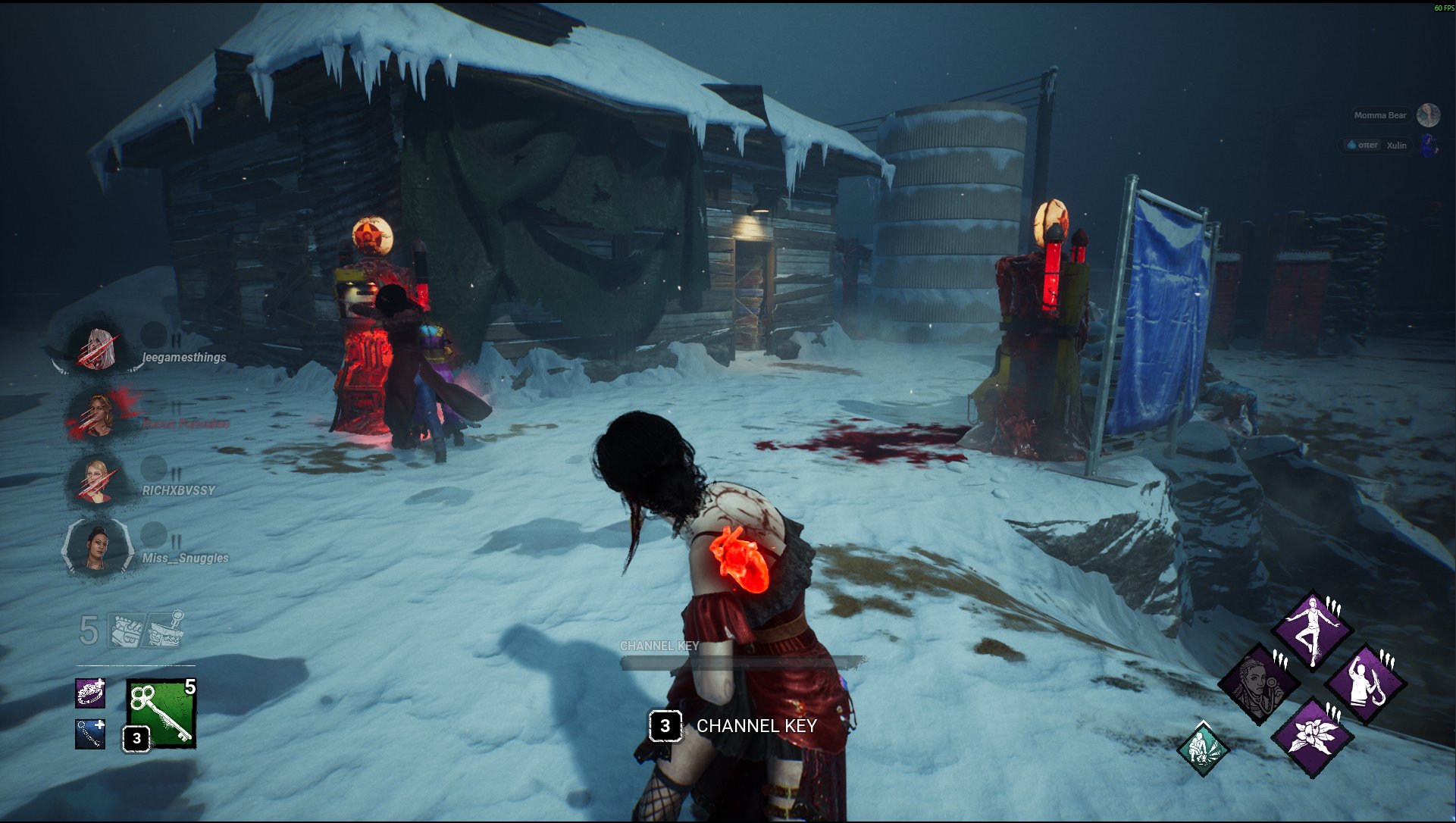The width and height of the screenshot is (1456, 823).
Task: Select the balancing figure perk icon
Action: (1312, 629)
